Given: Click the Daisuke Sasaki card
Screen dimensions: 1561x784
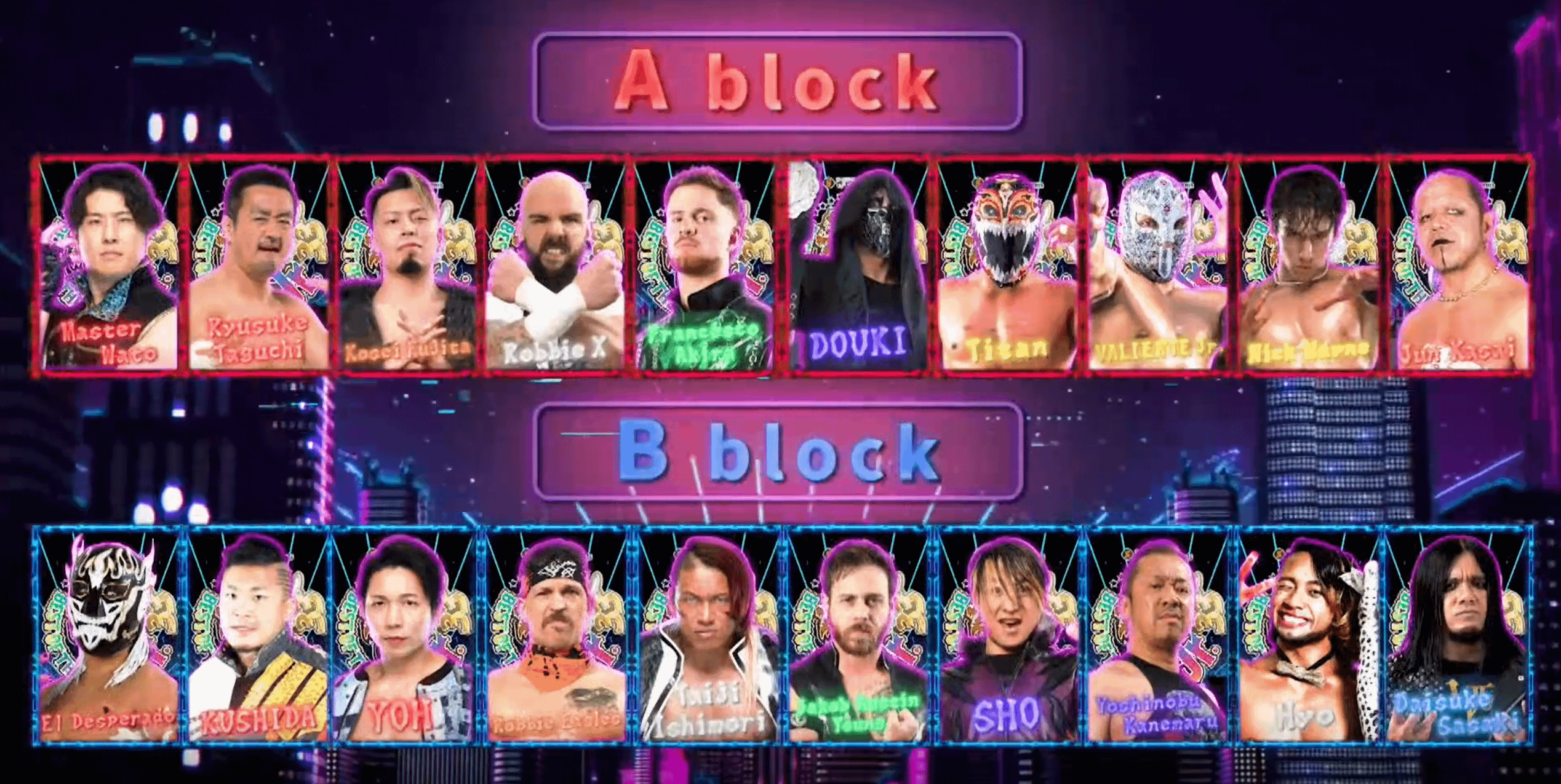Looking at the screenshot, I should coord(1458,636).
